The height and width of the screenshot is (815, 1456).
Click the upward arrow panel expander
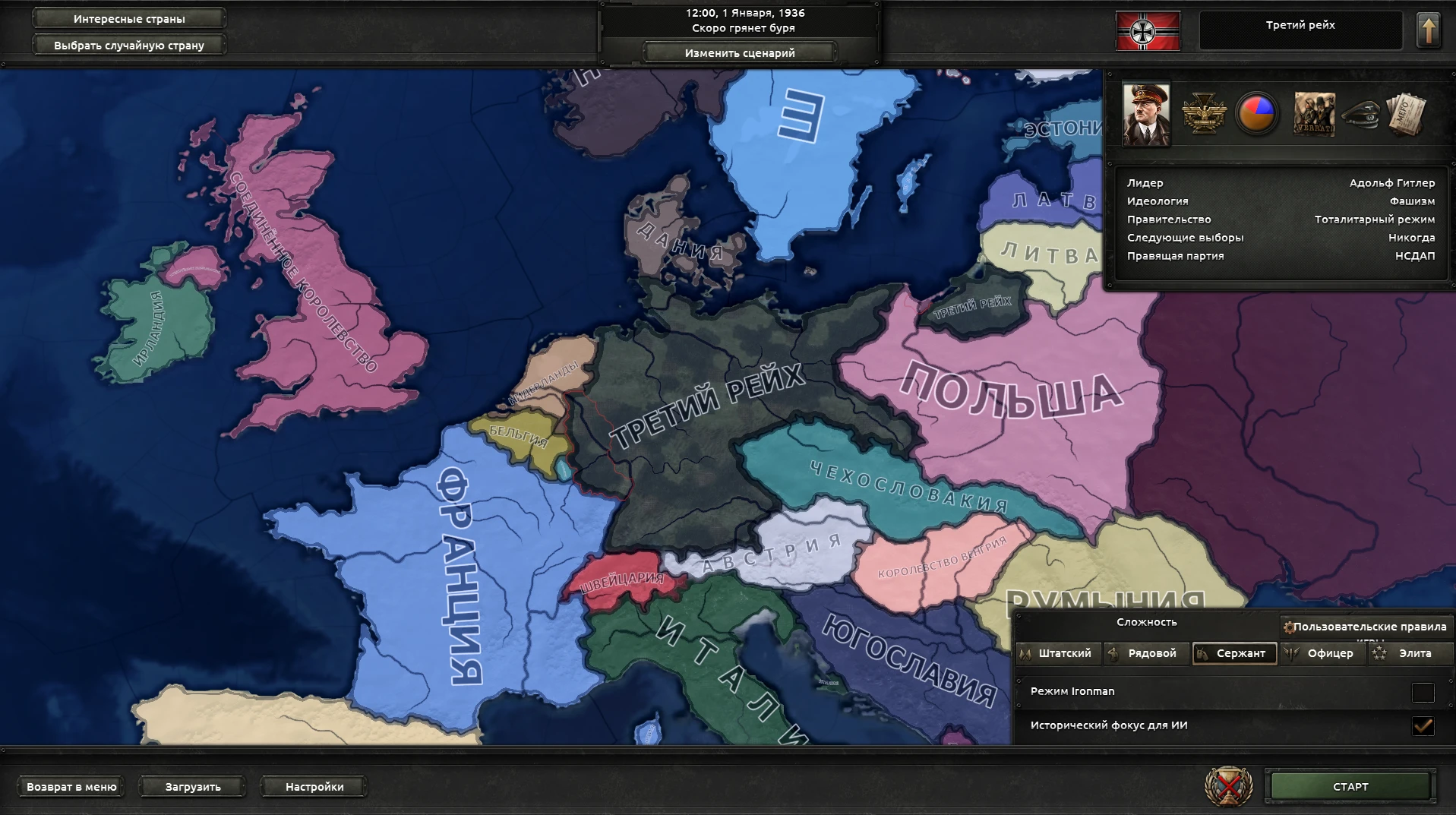point(1429,30)
